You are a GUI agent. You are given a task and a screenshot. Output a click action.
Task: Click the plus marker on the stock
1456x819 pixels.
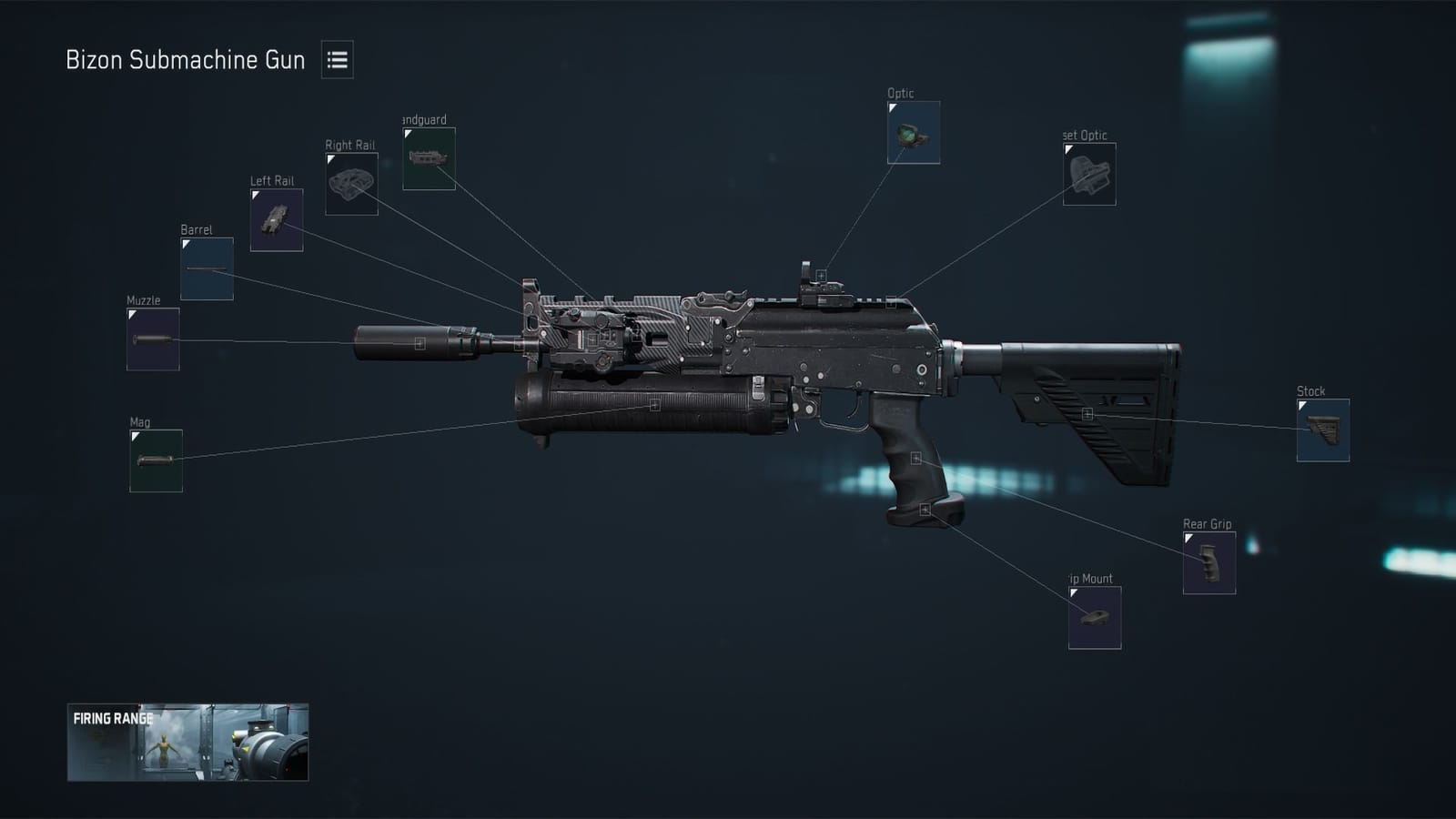point(1087,414)
